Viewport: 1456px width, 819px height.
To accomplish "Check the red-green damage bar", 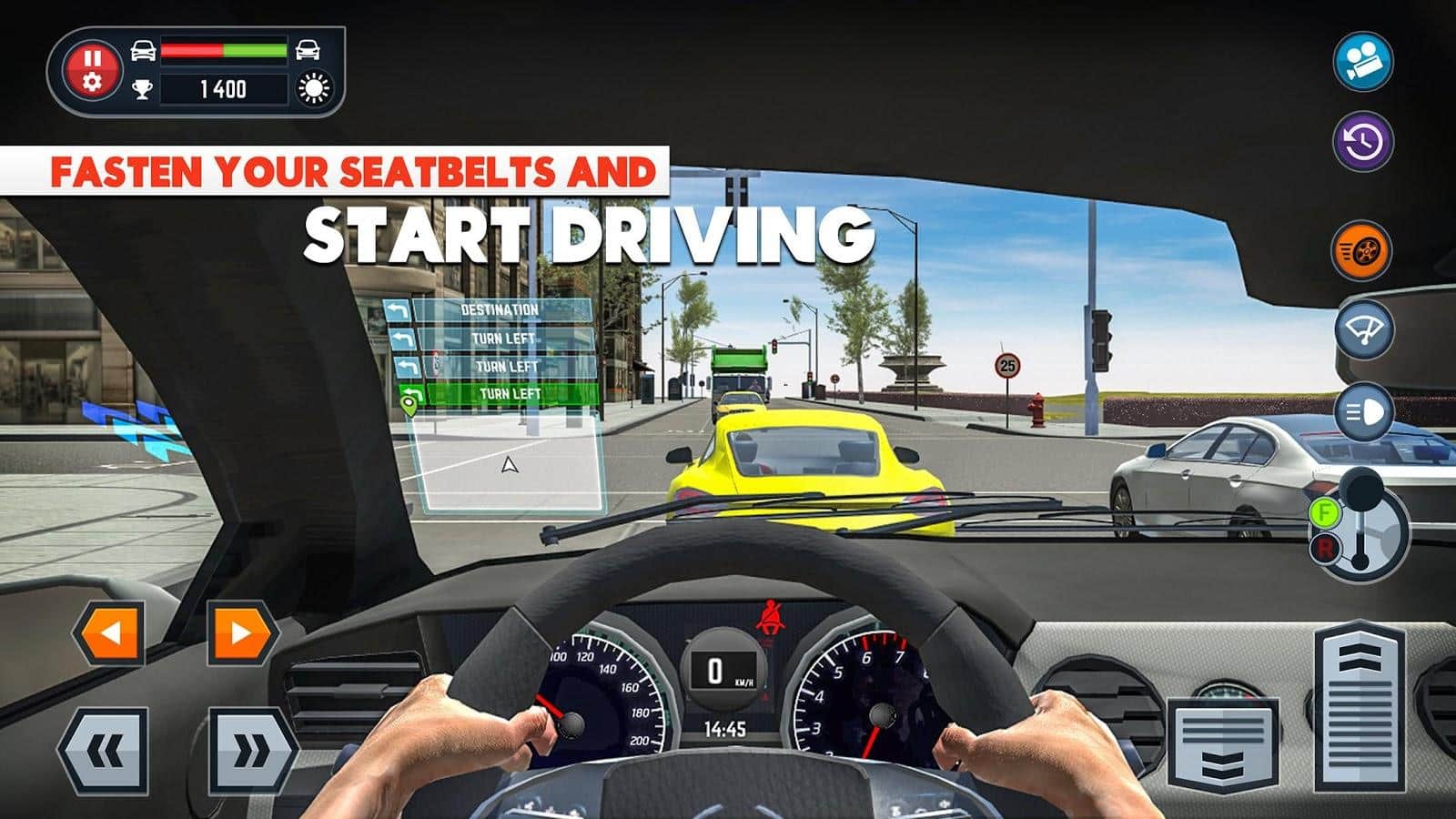I will [226, 52].
